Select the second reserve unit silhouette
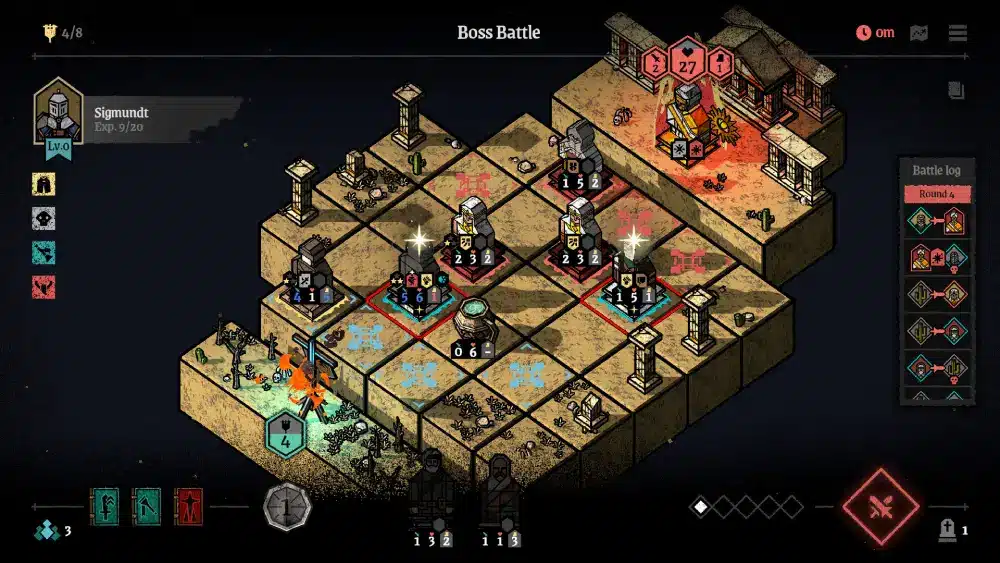 (x=498, y=492)
